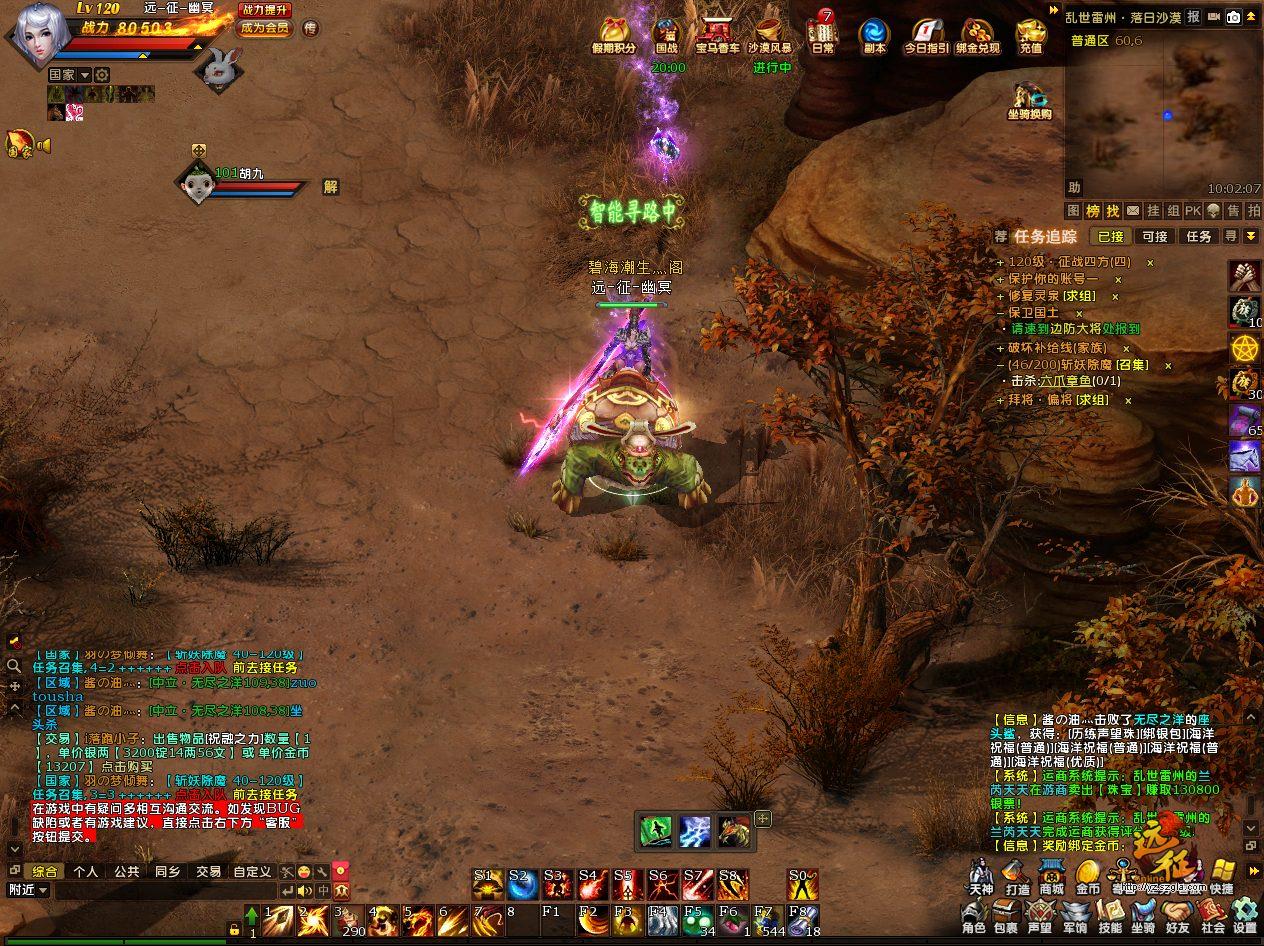Viewport: 1264px width, 946px height.
Task: Click the chat message input box
Action: (165, 890)
